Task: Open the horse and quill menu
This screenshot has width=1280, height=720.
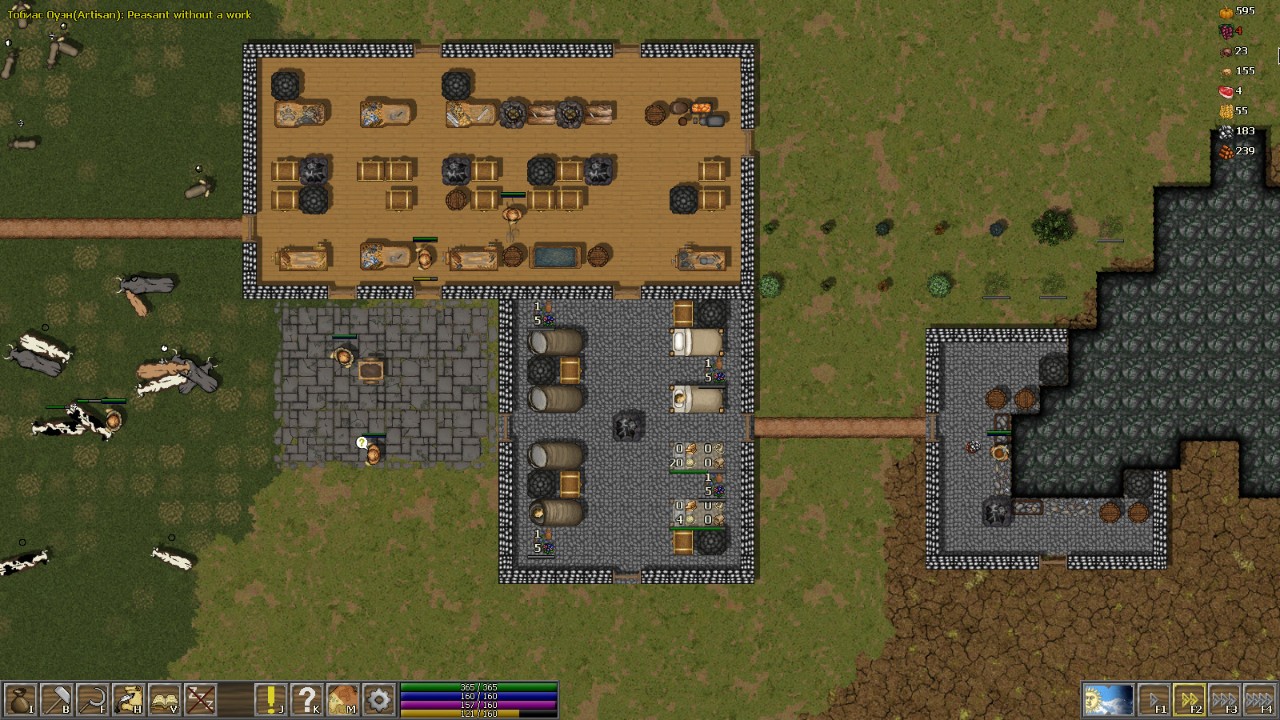Action: (128, 699)
